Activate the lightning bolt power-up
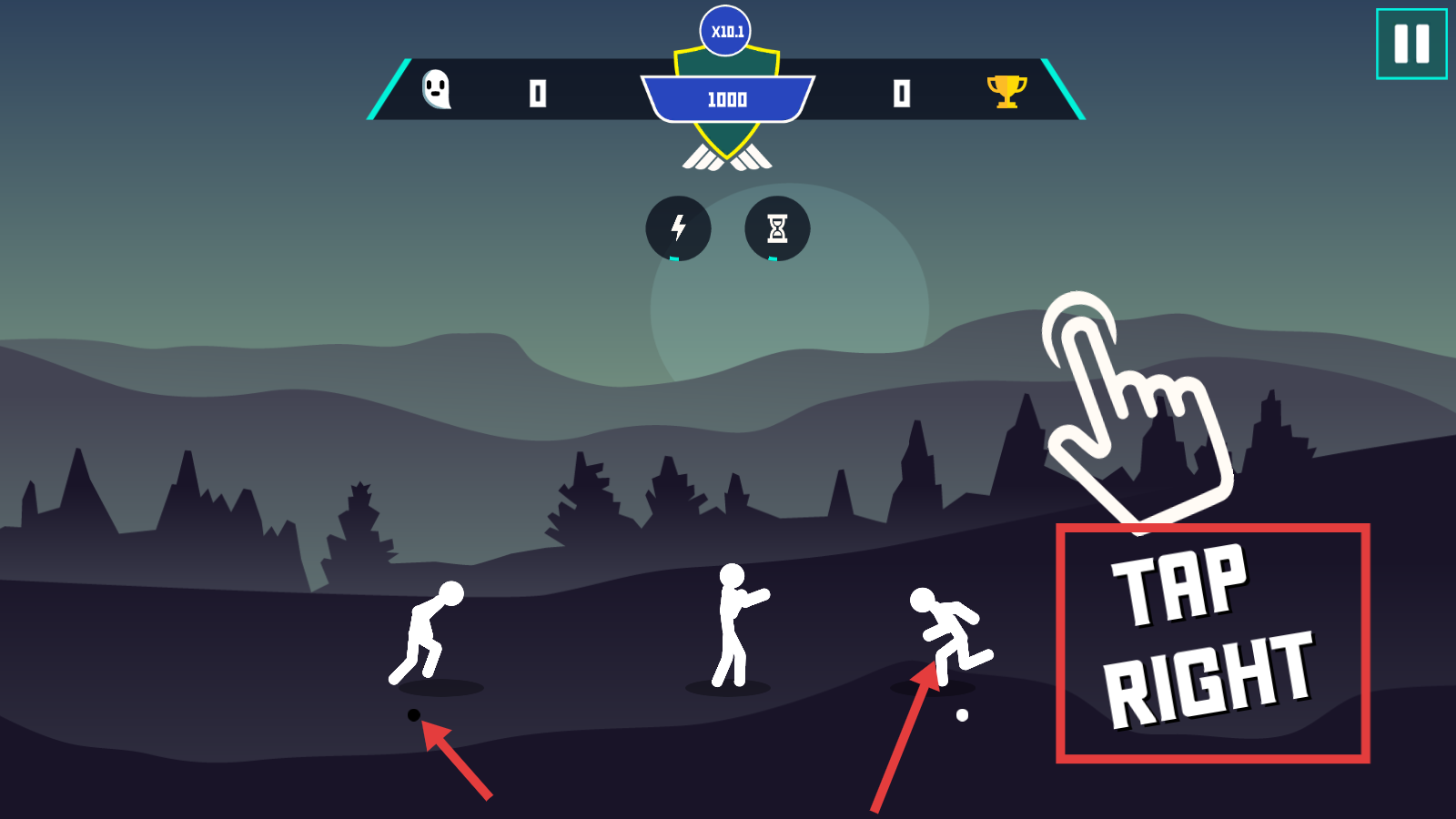Screen dimensions: 1456x819 pyautogui.click(x=678, y=228)
